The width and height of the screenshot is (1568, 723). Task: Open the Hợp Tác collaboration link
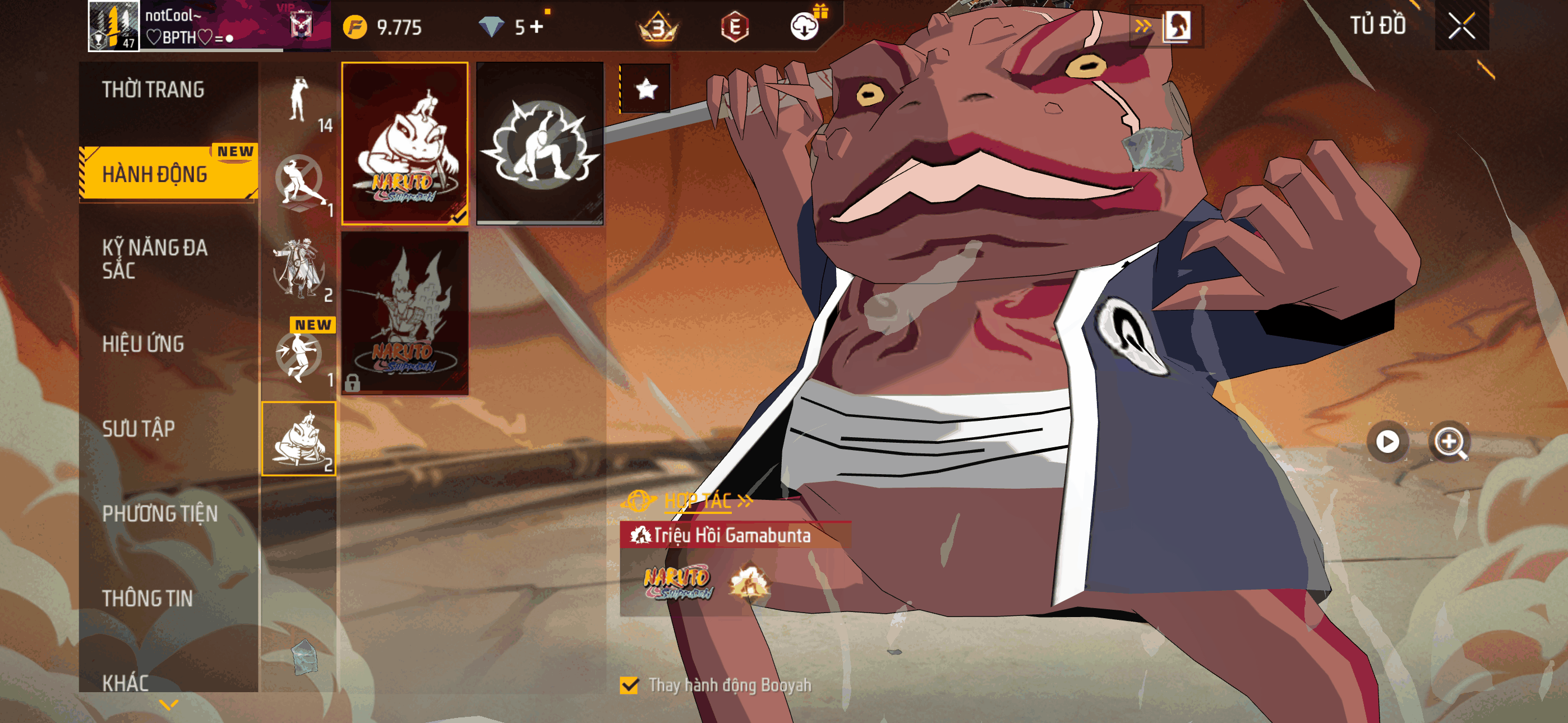click(x=697, y=501)
